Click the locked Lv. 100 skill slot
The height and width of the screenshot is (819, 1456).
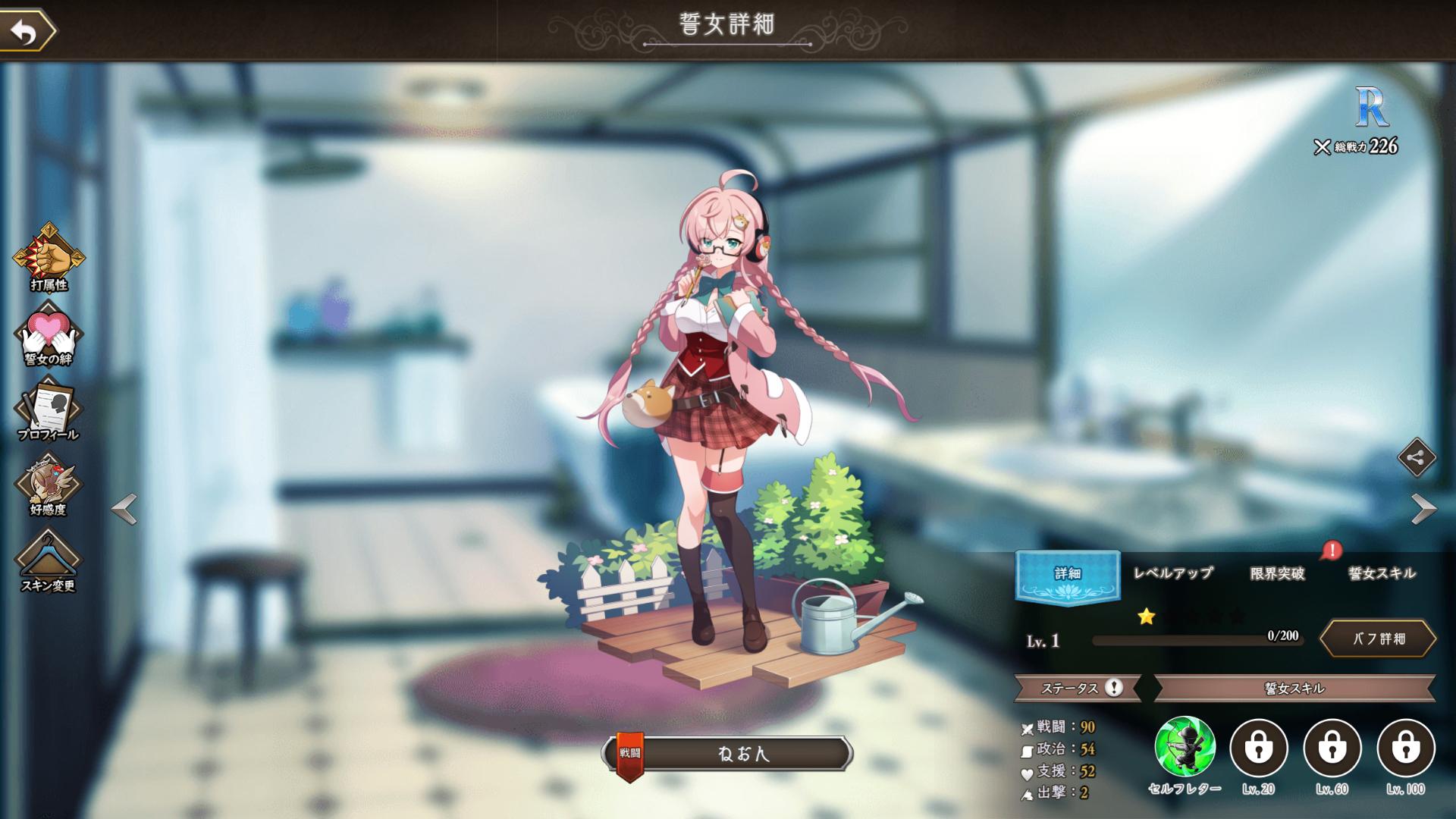(1406, 748)
